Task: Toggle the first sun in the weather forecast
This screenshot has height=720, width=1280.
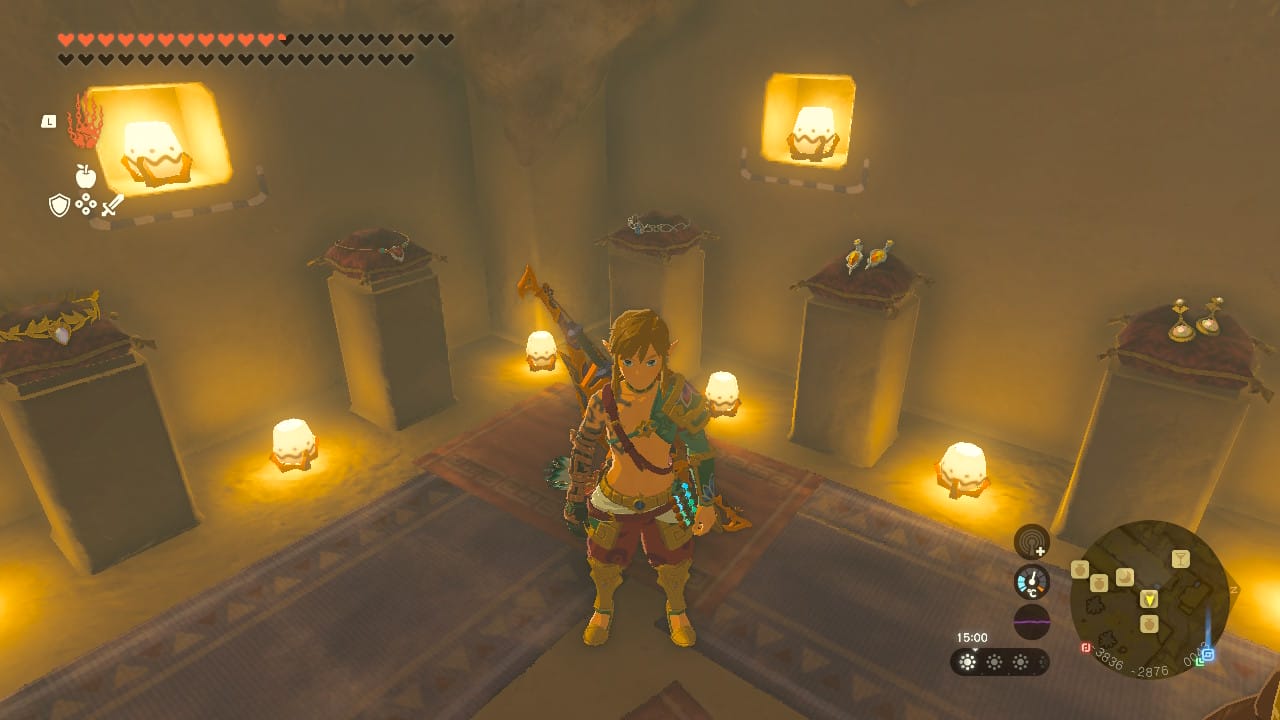Action: [965, 662]
